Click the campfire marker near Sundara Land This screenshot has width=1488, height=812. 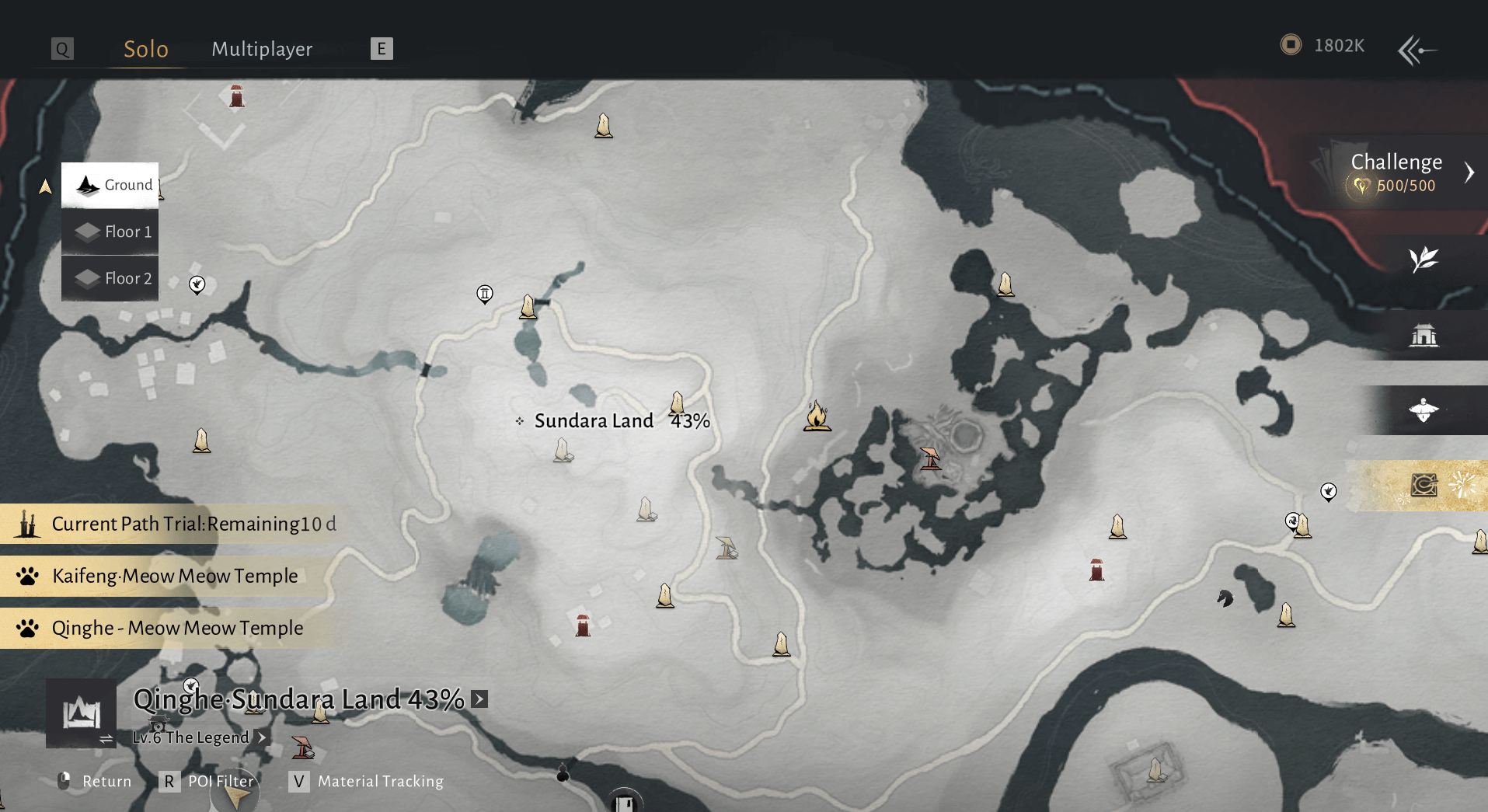(x=816, y=417)
